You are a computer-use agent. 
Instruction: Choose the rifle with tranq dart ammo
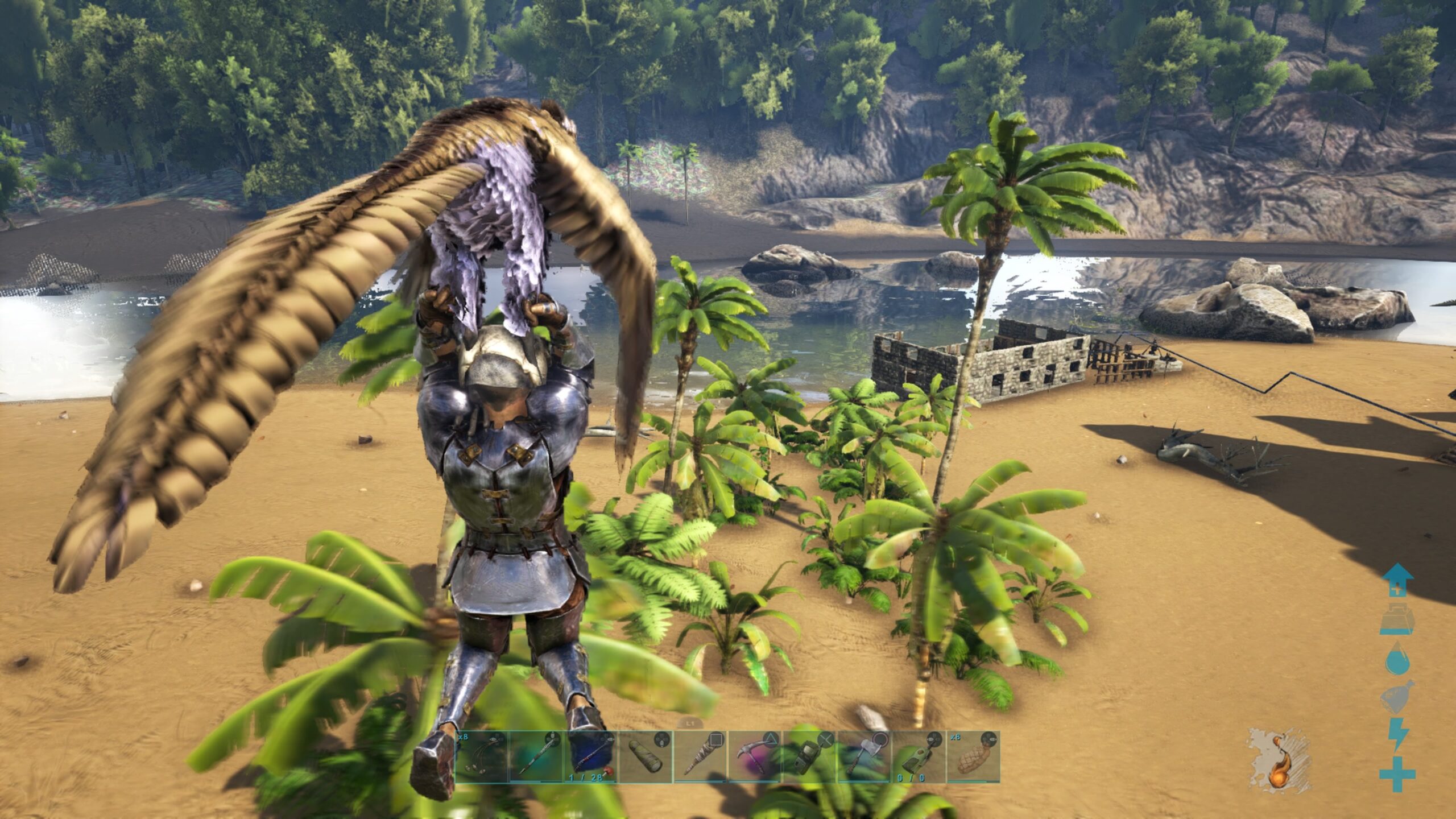click(591, 756)
